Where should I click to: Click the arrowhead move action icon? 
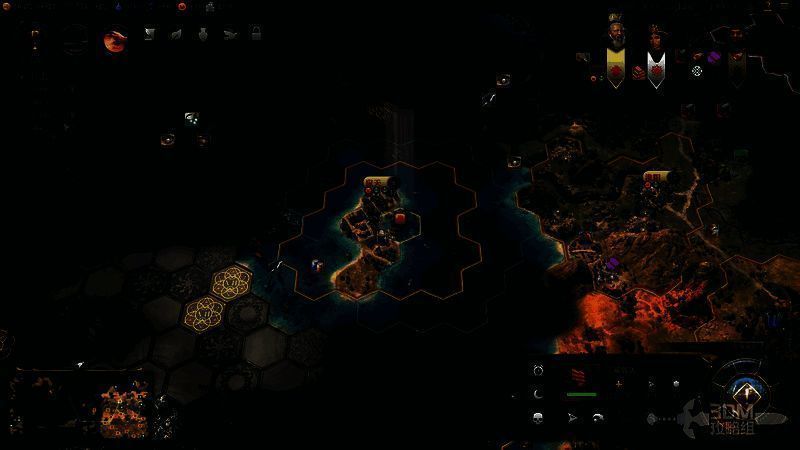[x=573, y=417]
